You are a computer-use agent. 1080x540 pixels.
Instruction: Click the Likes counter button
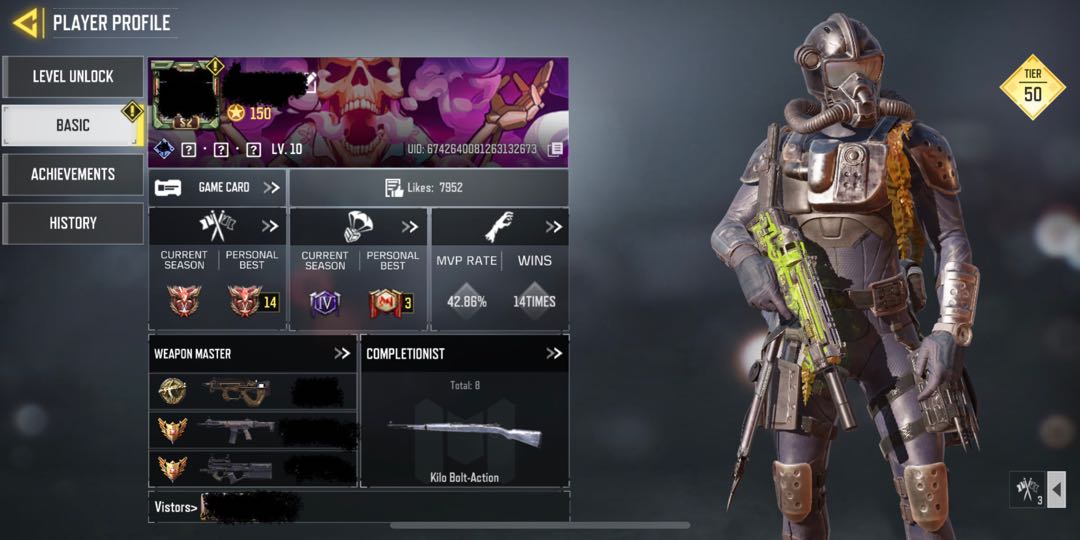[x=428, y=187]
